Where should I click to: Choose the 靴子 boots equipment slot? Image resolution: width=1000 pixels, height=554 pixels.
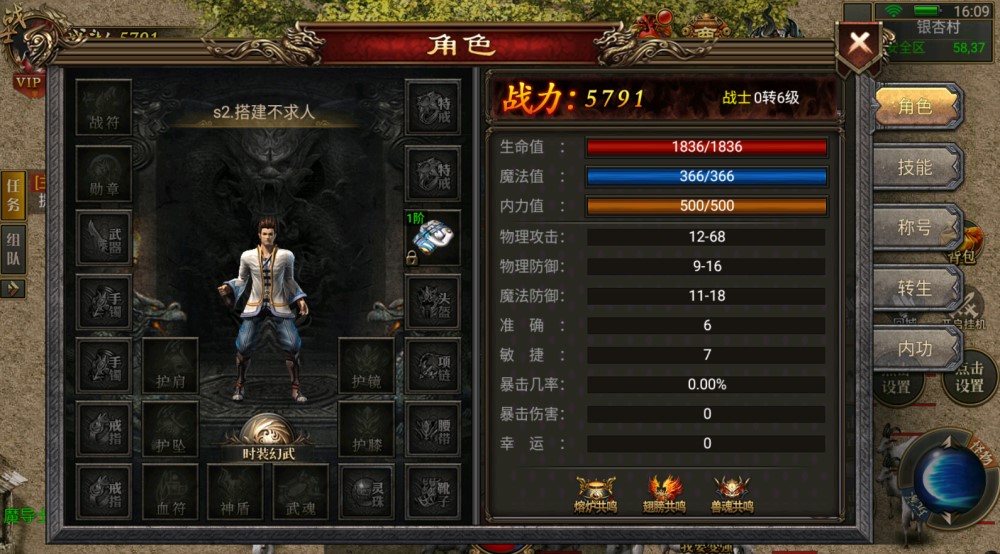pos(432,492)
